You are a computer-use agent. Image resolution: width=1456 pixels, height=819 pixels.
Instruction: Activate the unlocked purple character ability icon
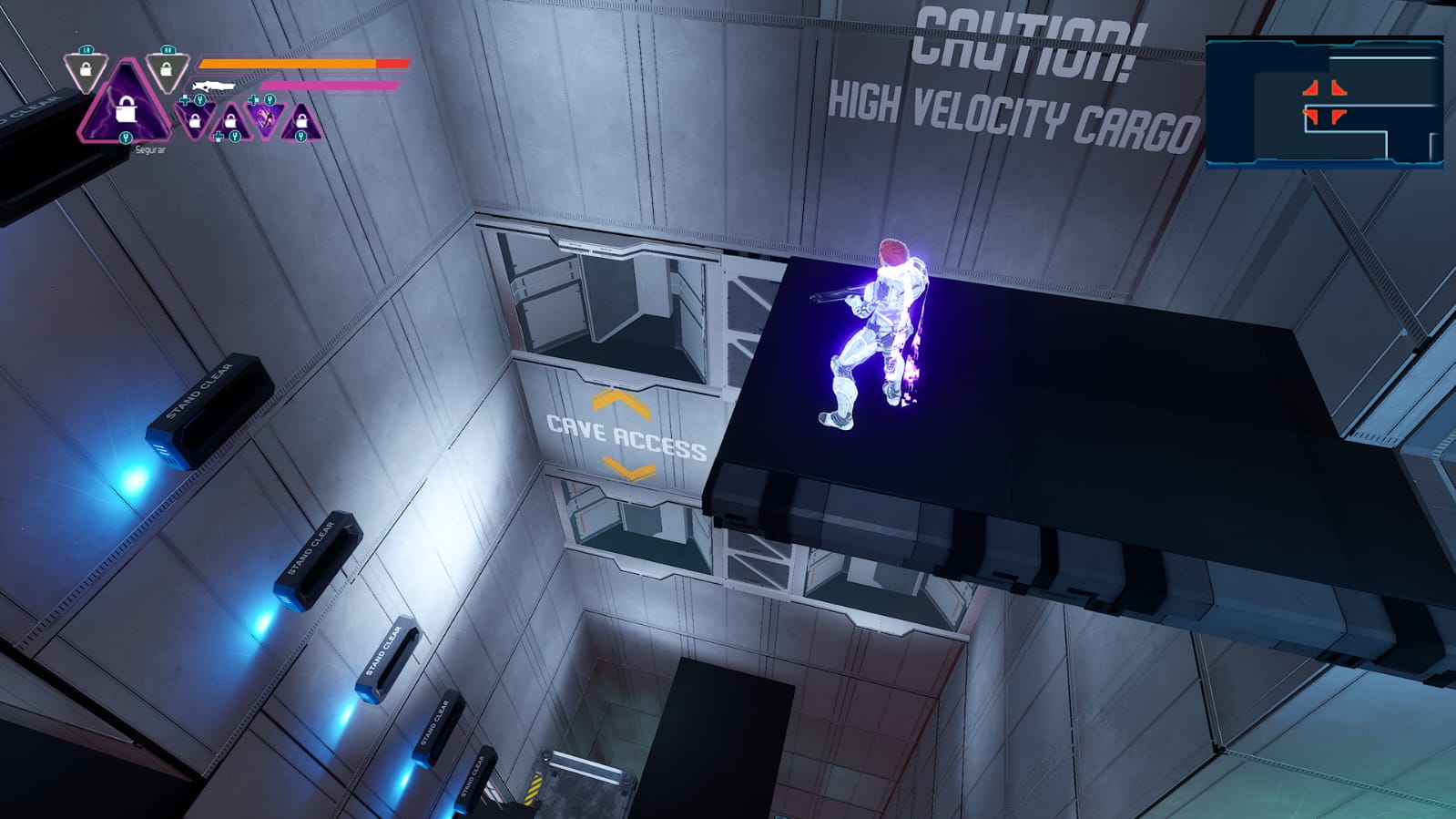pyautogui.click(x=265, y=118)
